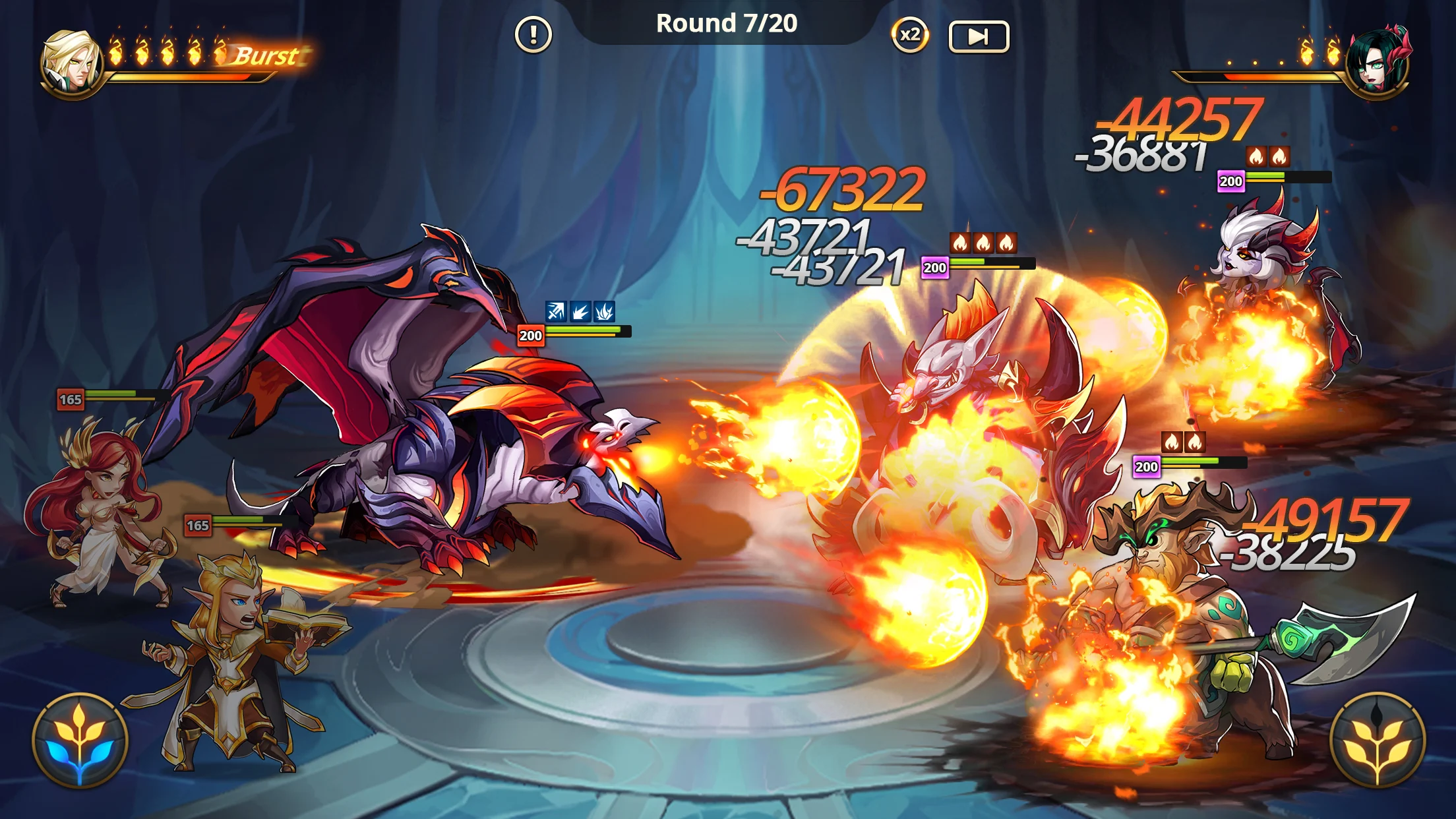Expand the Round 7/20 banner
The height and width of the screenshot is (819, 1456).
(x=727, y=22)
